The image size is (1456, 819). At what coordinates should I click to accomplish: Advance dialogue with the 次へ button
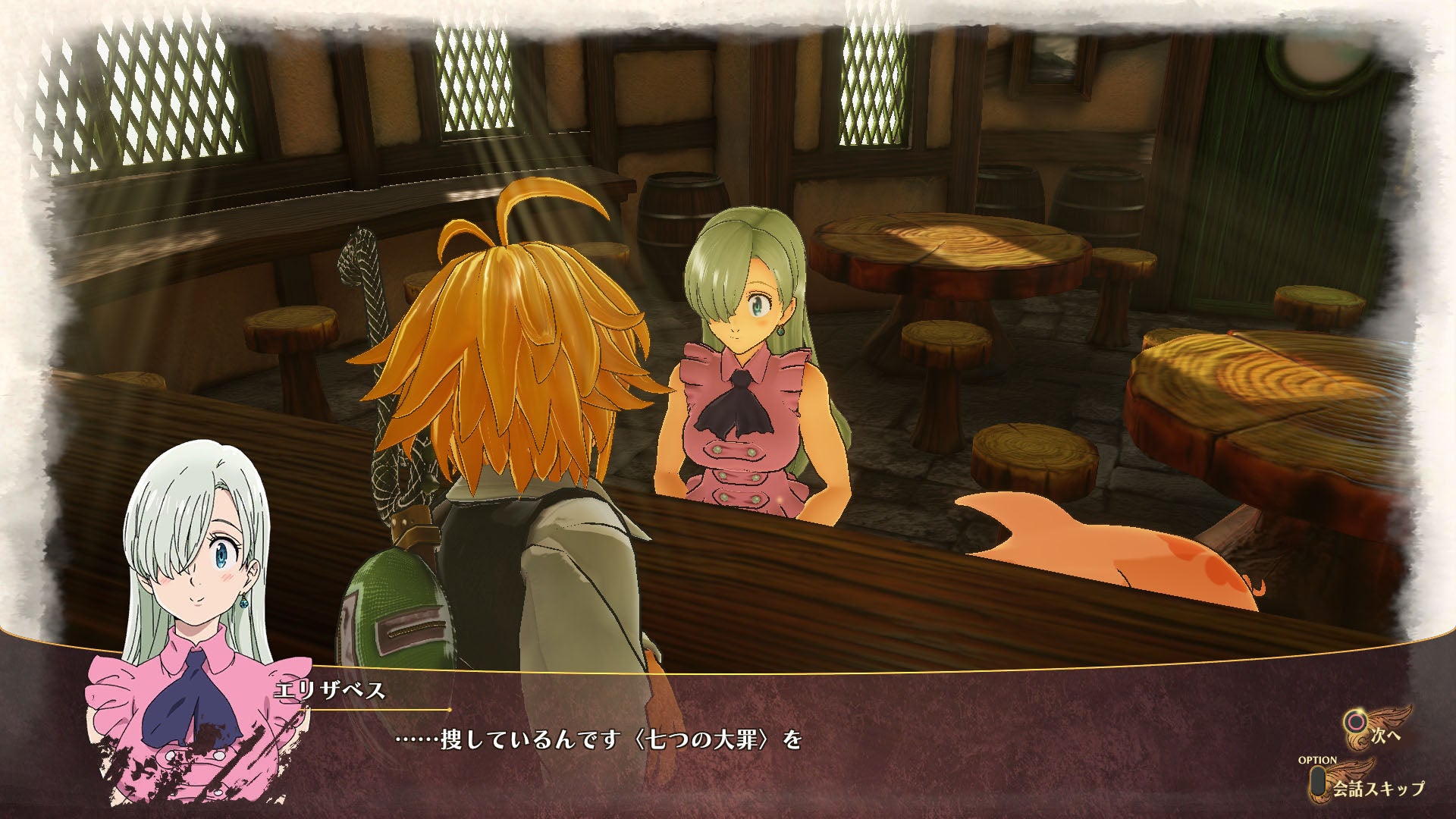tap(1385, 736)
